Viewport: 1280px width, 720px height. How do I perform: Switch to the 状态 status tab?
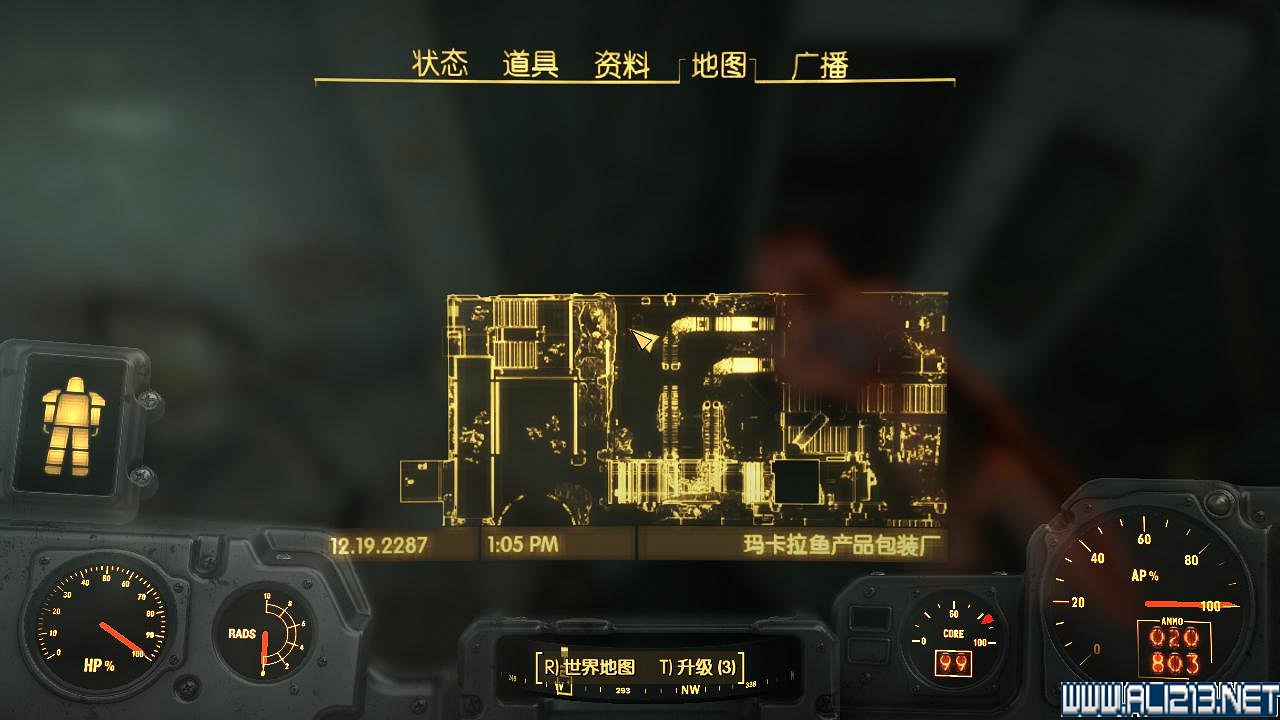(x=440, y=62)
